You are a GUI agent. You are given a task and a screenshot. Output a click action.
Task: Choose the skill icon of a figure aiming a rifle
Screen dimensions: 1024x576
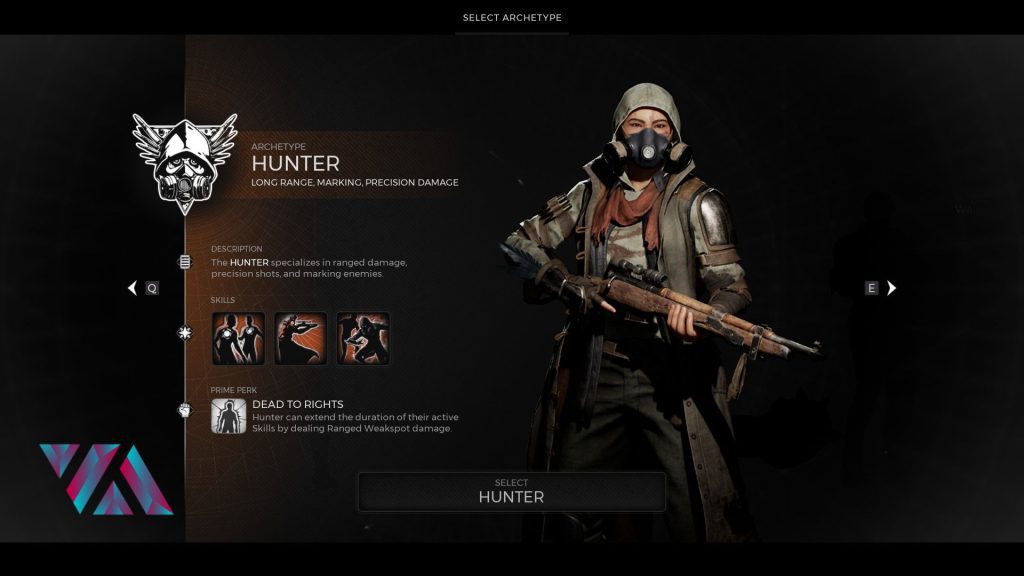301,339
